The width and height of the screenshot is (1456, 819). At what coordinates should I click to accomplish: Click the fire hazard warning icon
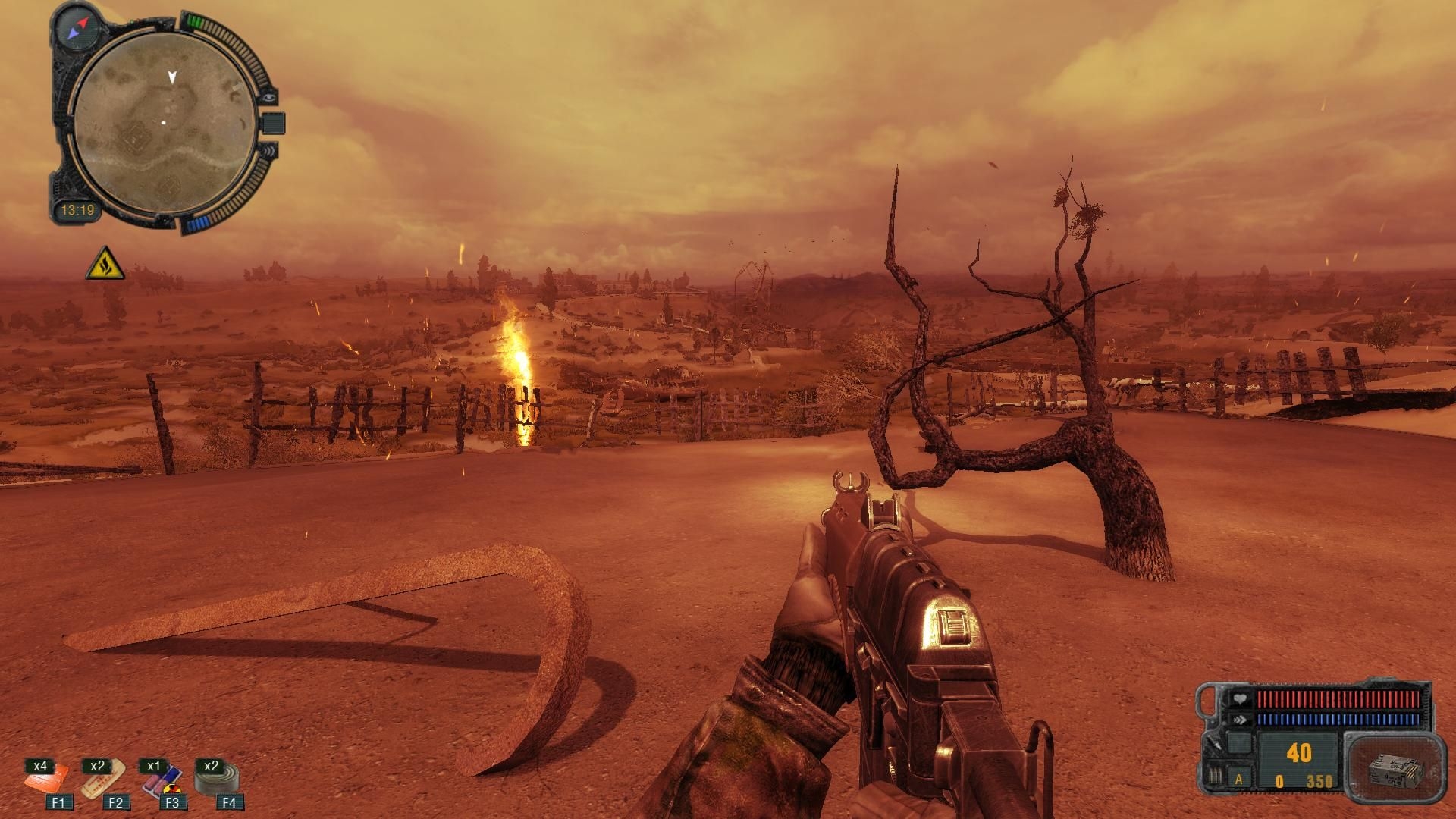point(104,263)
